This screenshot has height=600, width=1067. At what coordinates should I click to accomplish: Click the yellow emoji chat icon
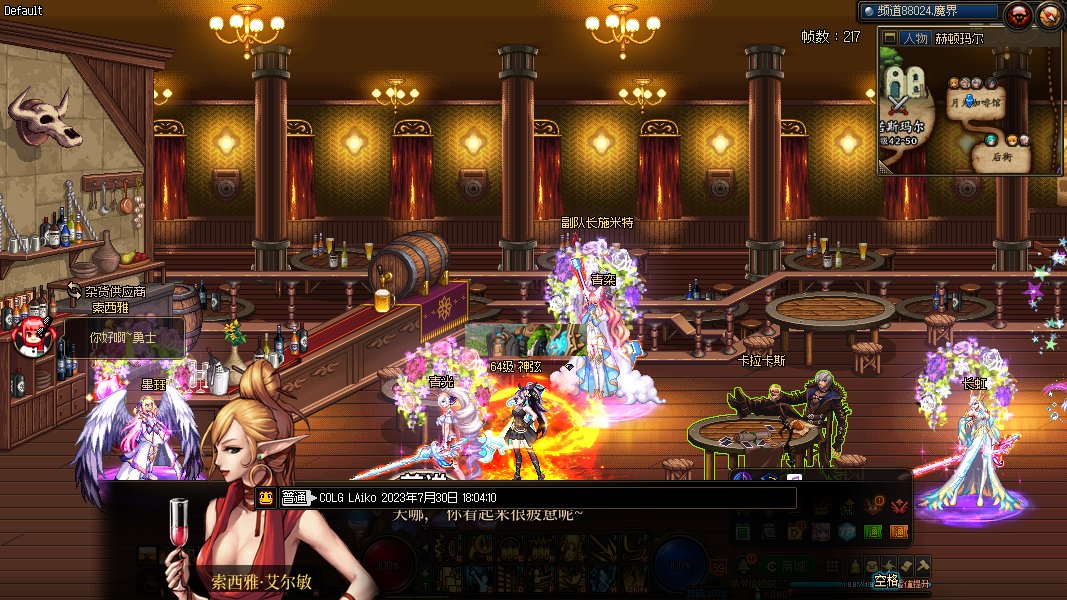pos(266,497)
